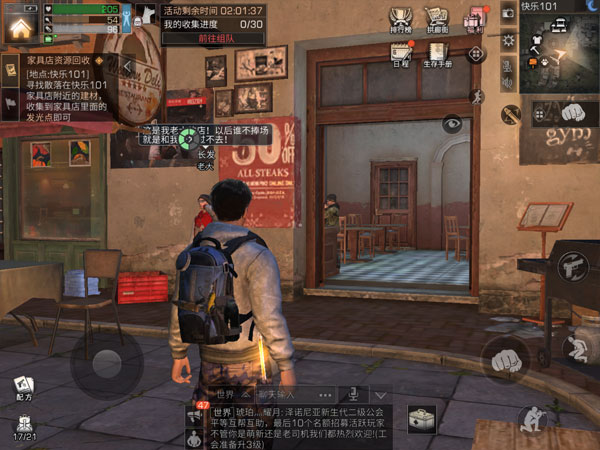Open the 排行榜 leaderboard
Viewport: 600px width, 450px height.
(x=401, y=19)
